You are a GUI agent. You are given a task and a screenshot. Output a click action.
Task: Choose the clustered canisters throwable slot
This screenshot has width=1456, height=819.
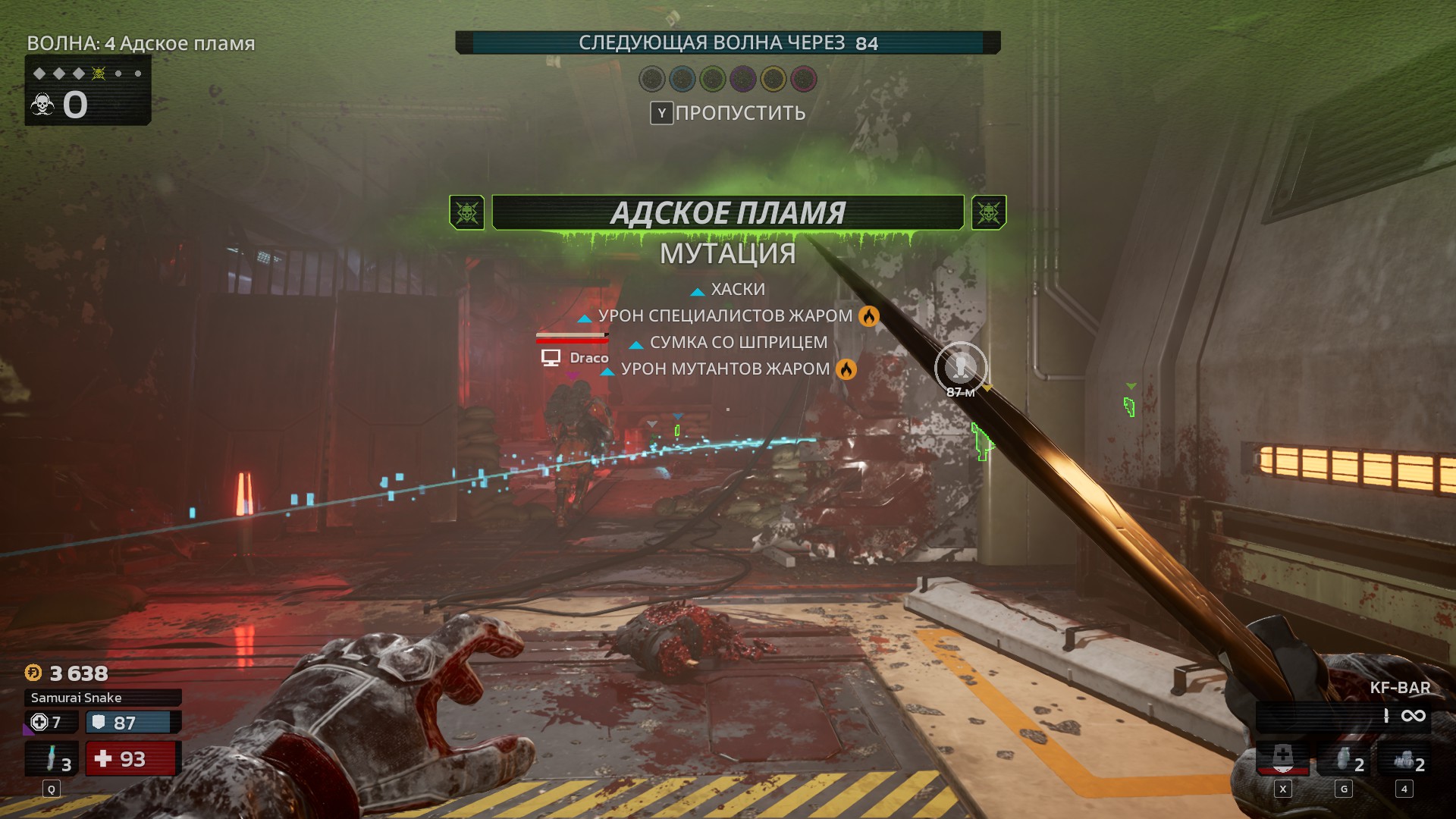pyautogui.click(x=1404, y=760)
